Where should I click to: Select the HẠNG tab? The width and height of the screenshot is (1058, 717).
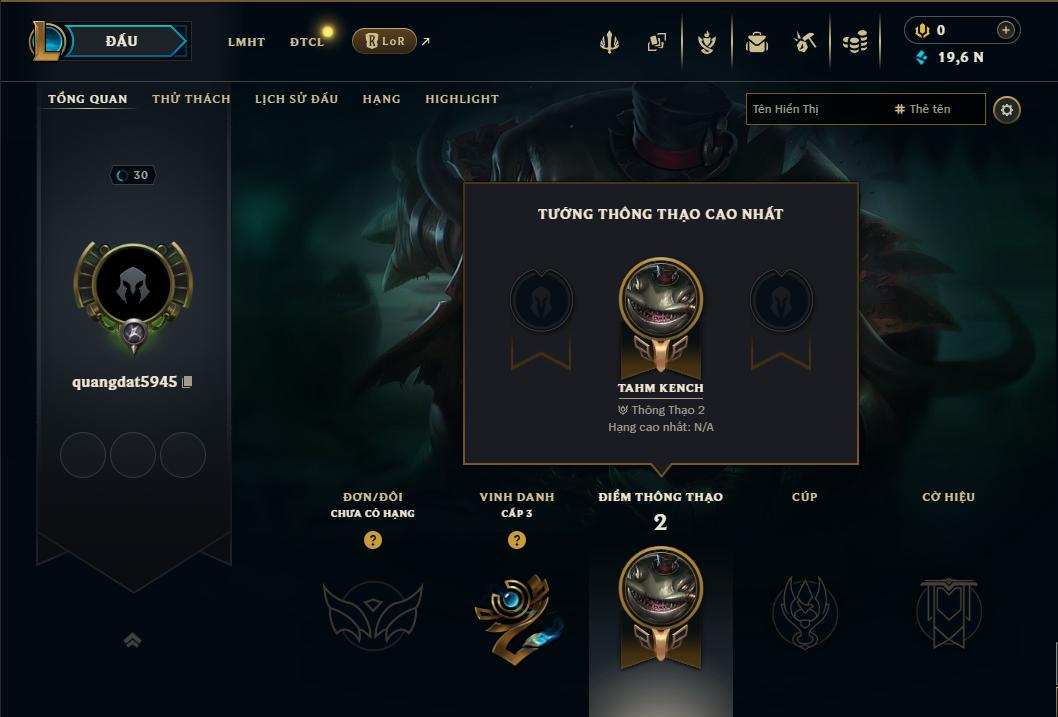coord(381,99)
